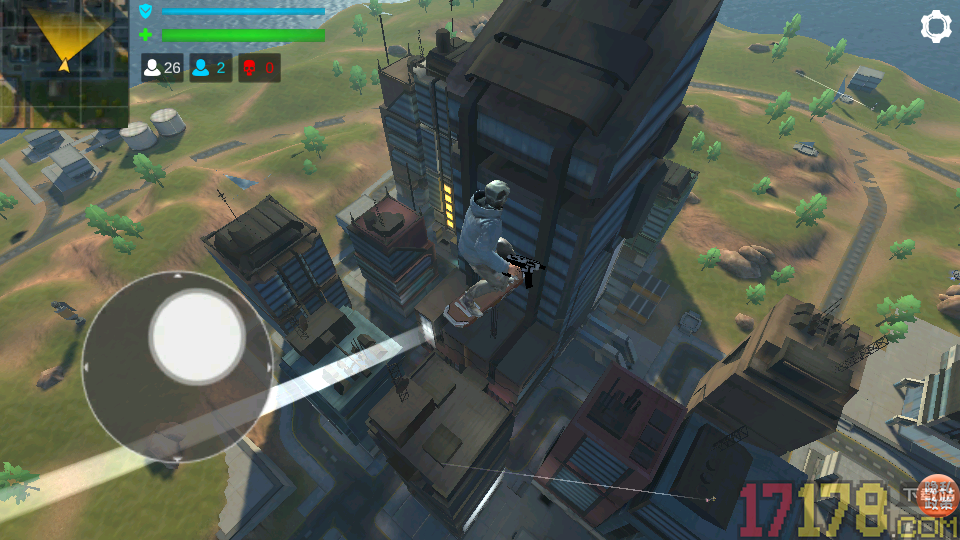The image size is (960, 540).
Task: Open settings with the gear icon
Action: coord(936,27)
